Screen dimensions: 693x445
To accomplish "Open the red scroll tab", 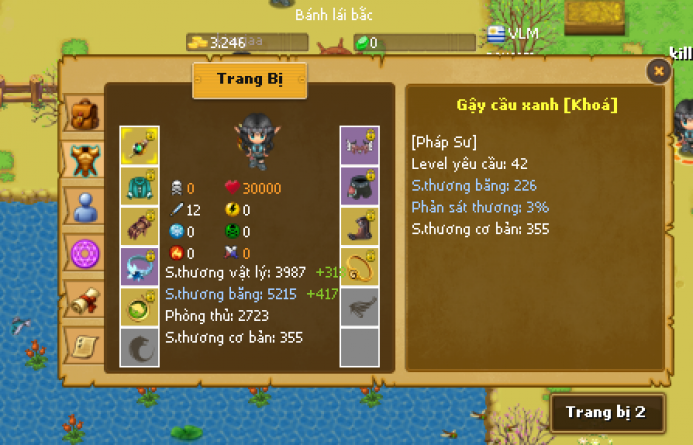I will click(84, 299).
